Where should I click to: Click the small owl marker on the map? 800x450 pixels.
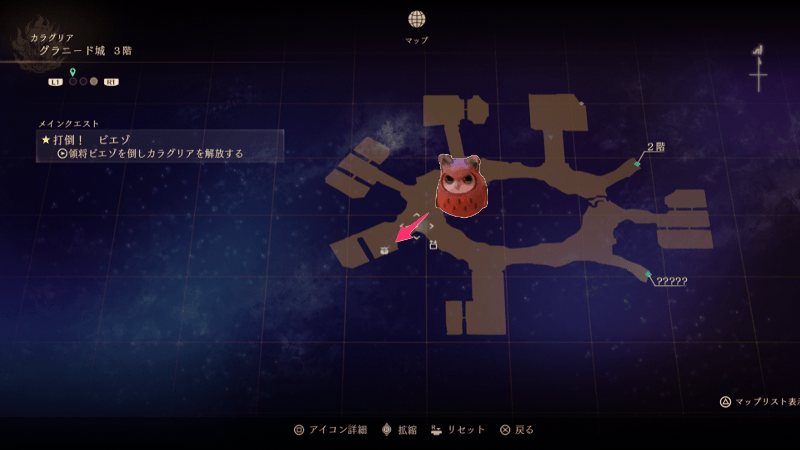[x=384, y=250]
